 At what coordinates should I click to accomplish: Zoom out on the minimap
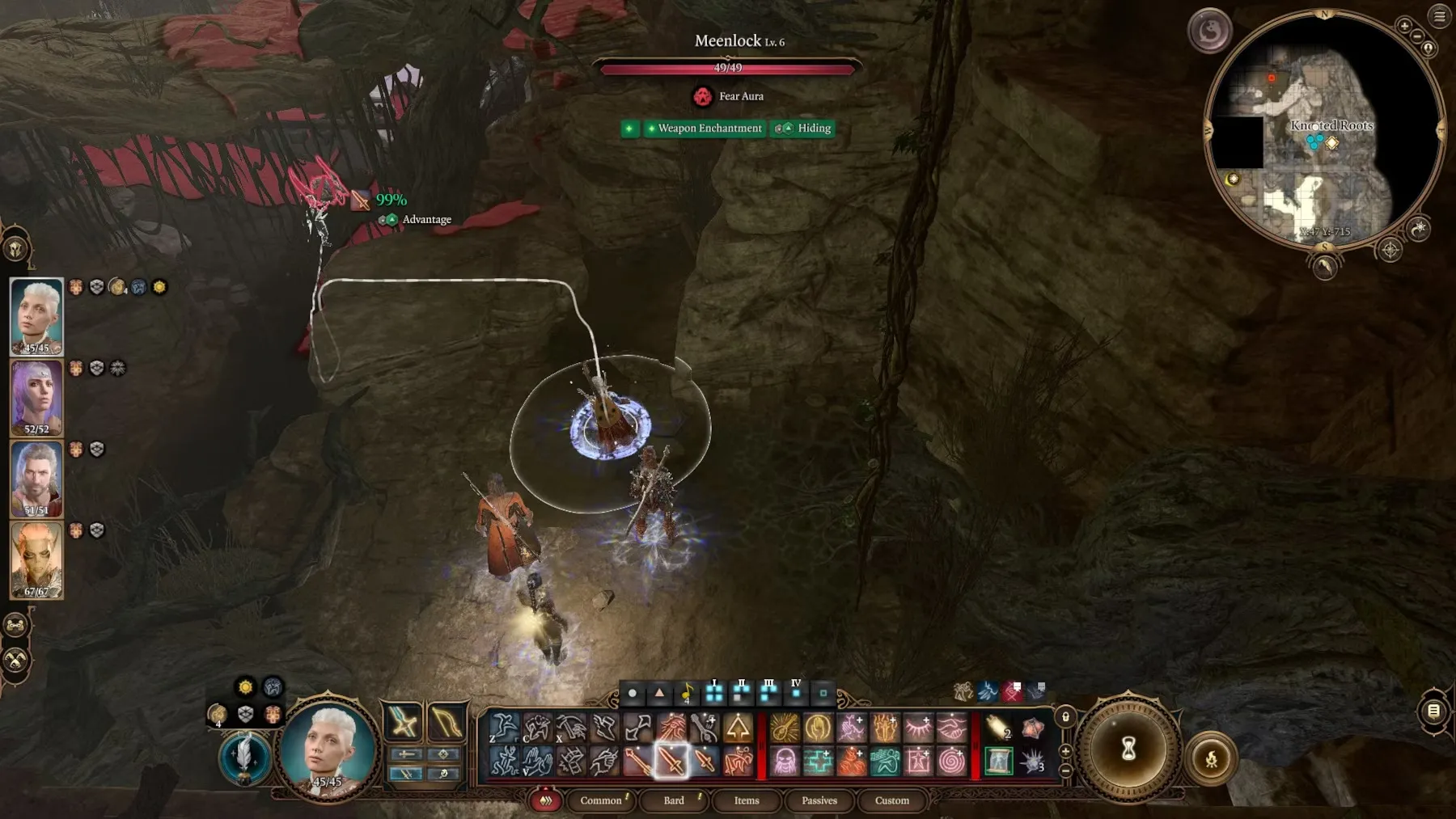coord(1417,36)
